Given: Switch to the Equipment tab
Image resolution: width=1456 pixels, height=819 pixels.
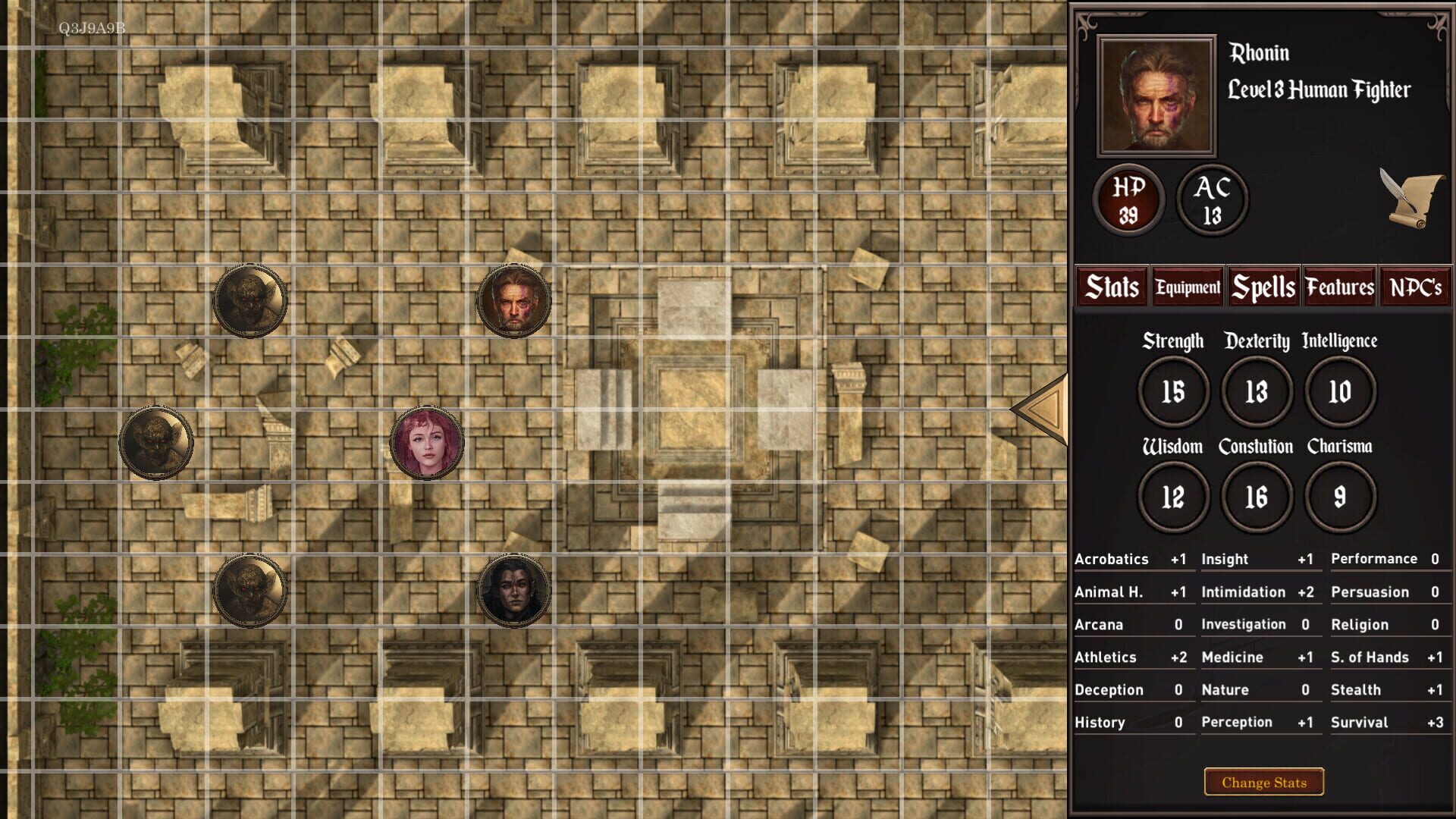Looking at the screenshot, I should pos(1187,287).
